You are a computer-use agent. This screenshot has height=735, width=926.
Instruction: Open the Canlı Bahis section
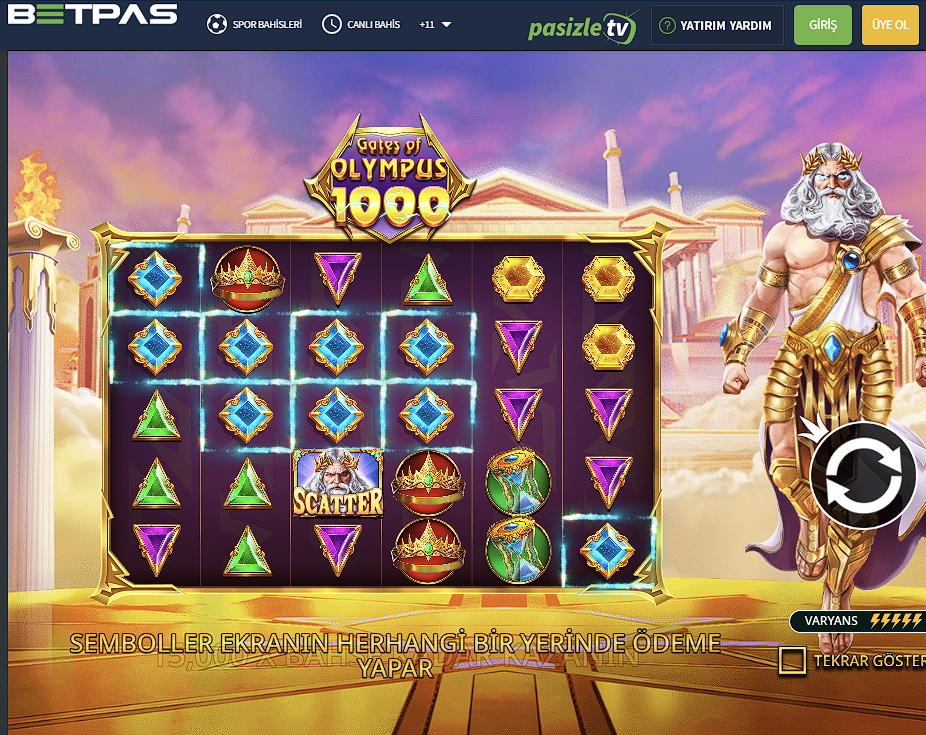coord(362,24)
